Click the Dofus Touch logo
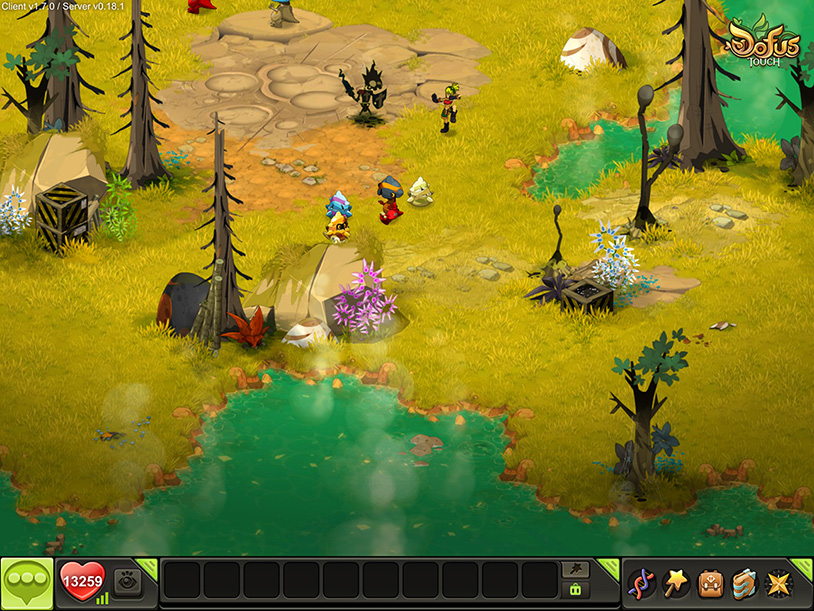The width and height of the screenshot is (814, 611). 763,43
